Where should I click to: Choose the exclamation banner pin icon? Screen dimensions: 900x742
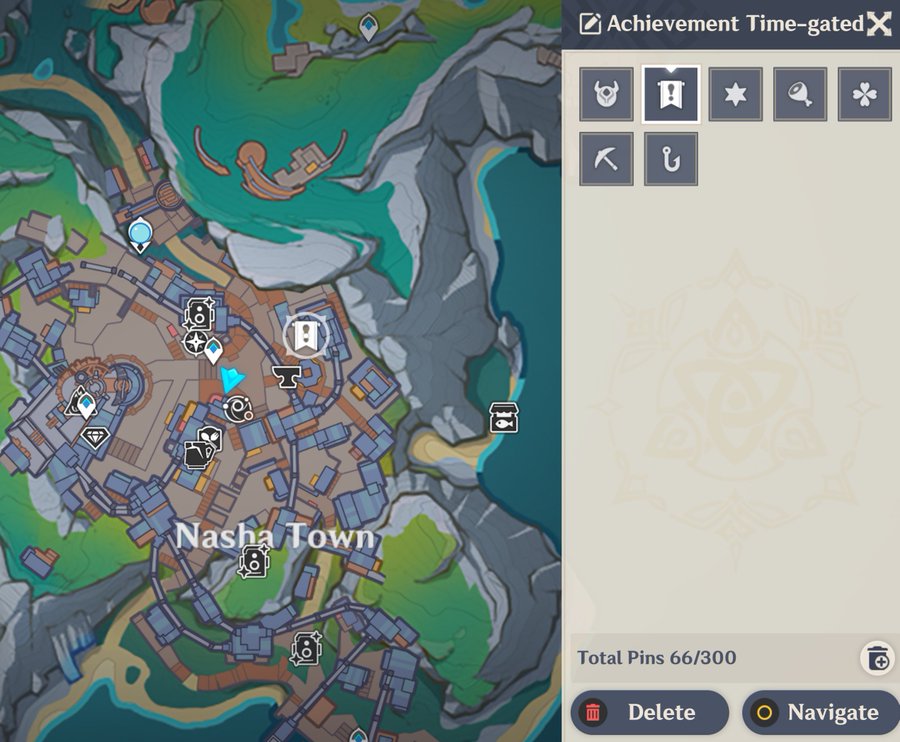(671, 94)
